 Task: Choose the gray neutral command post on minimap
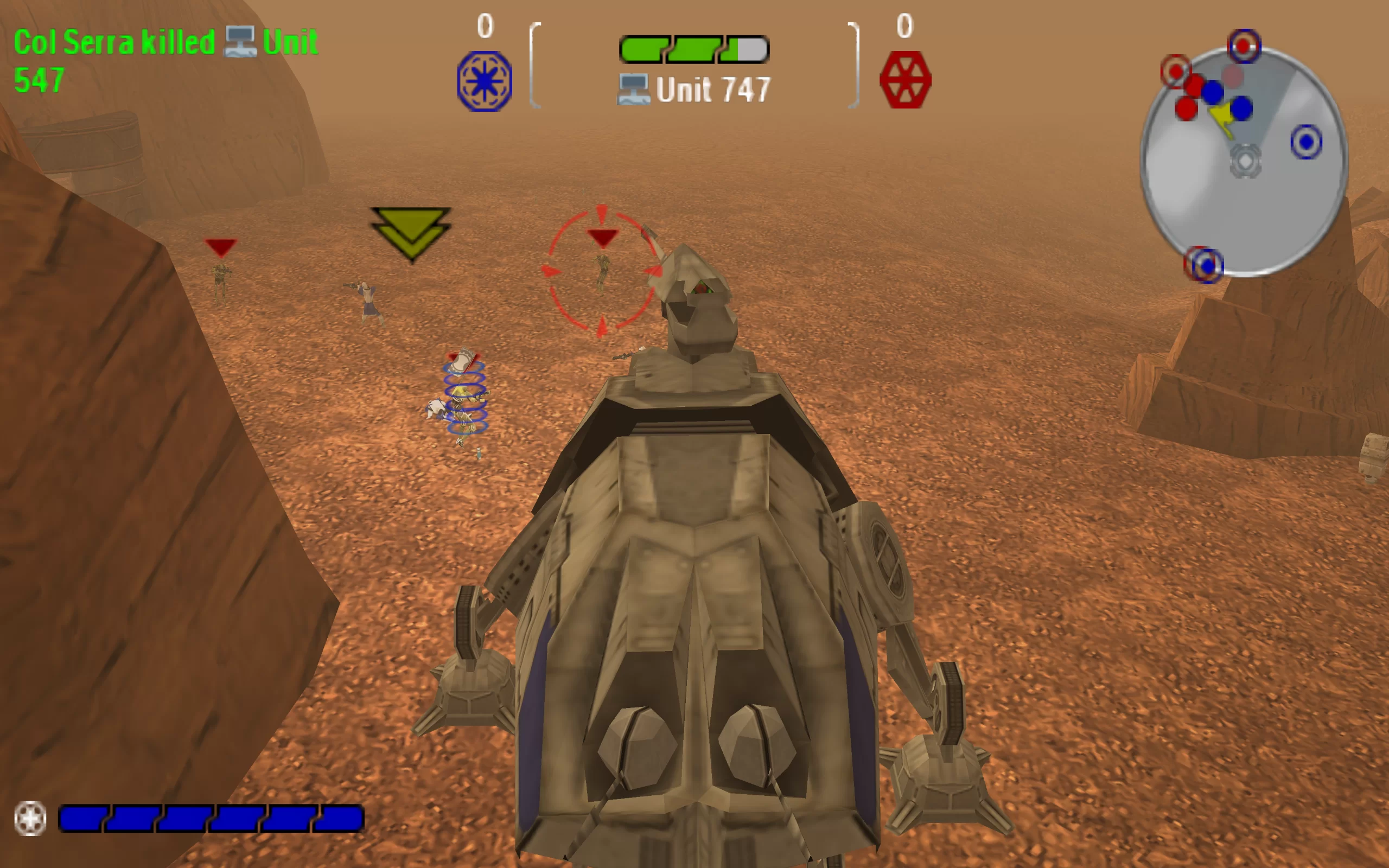click(x=1245, y=161)
